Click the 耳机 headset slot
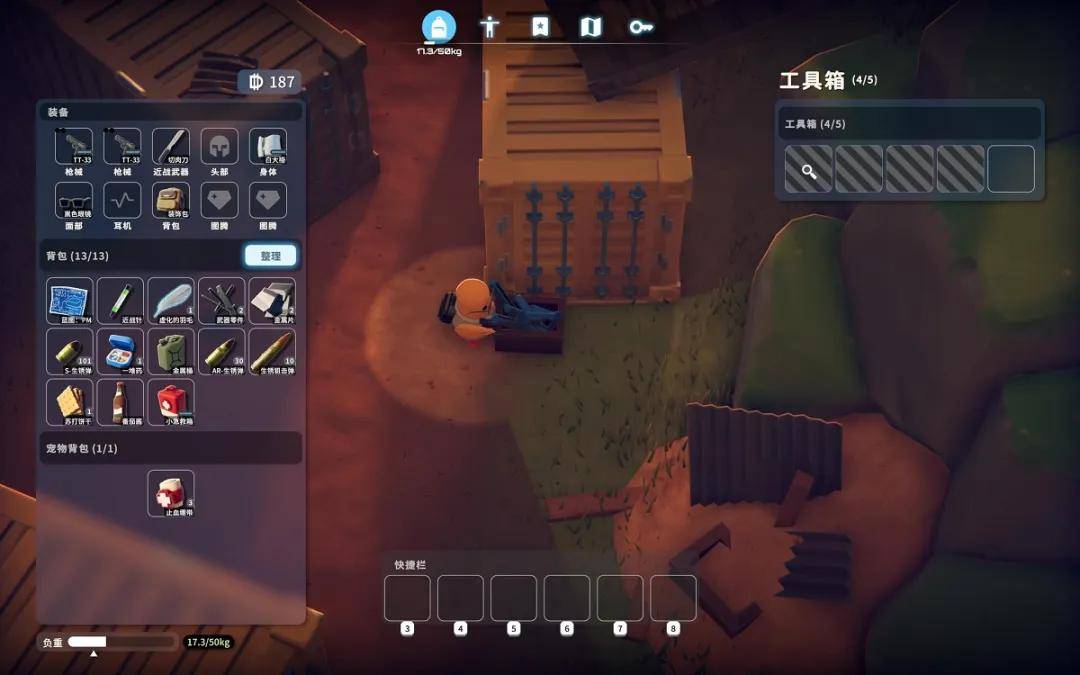Image resolution: width=1080 pixels, height=675 pixels. coord(122,201)
